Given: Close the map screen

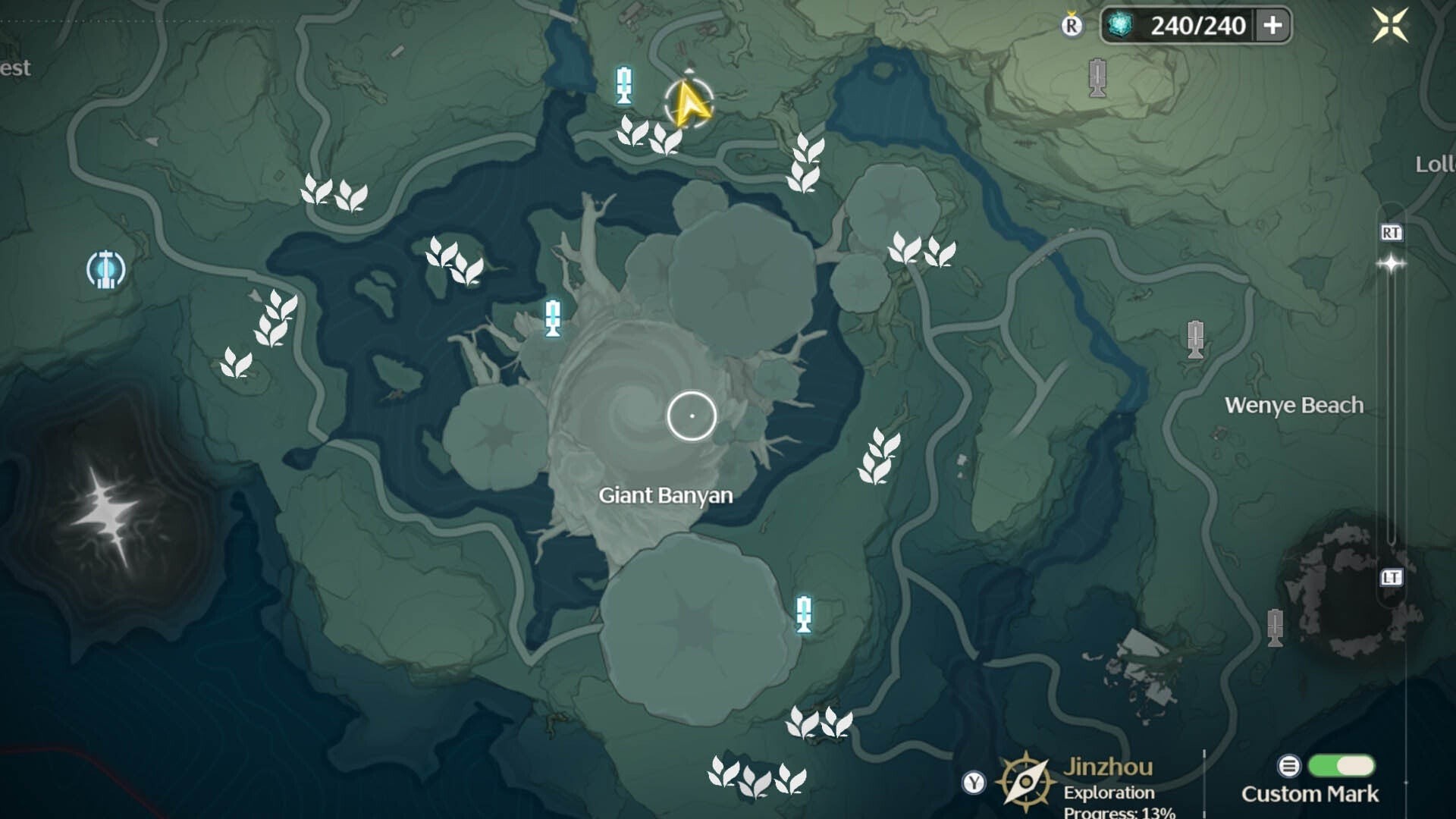Looking at the screenshot, I should (1390, 26).
